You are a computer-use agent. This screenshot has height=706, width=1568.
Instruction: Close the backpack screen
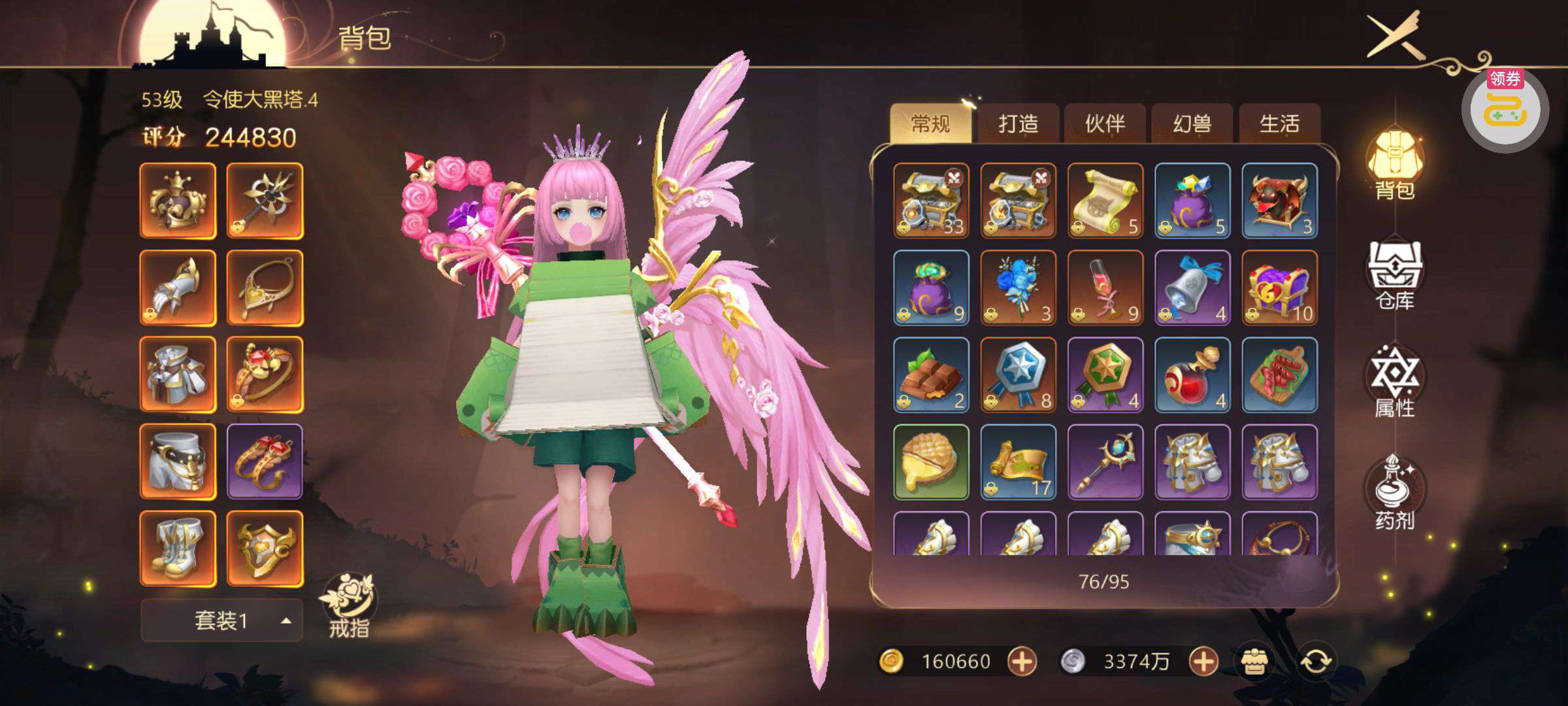(x=1396, y=35)
